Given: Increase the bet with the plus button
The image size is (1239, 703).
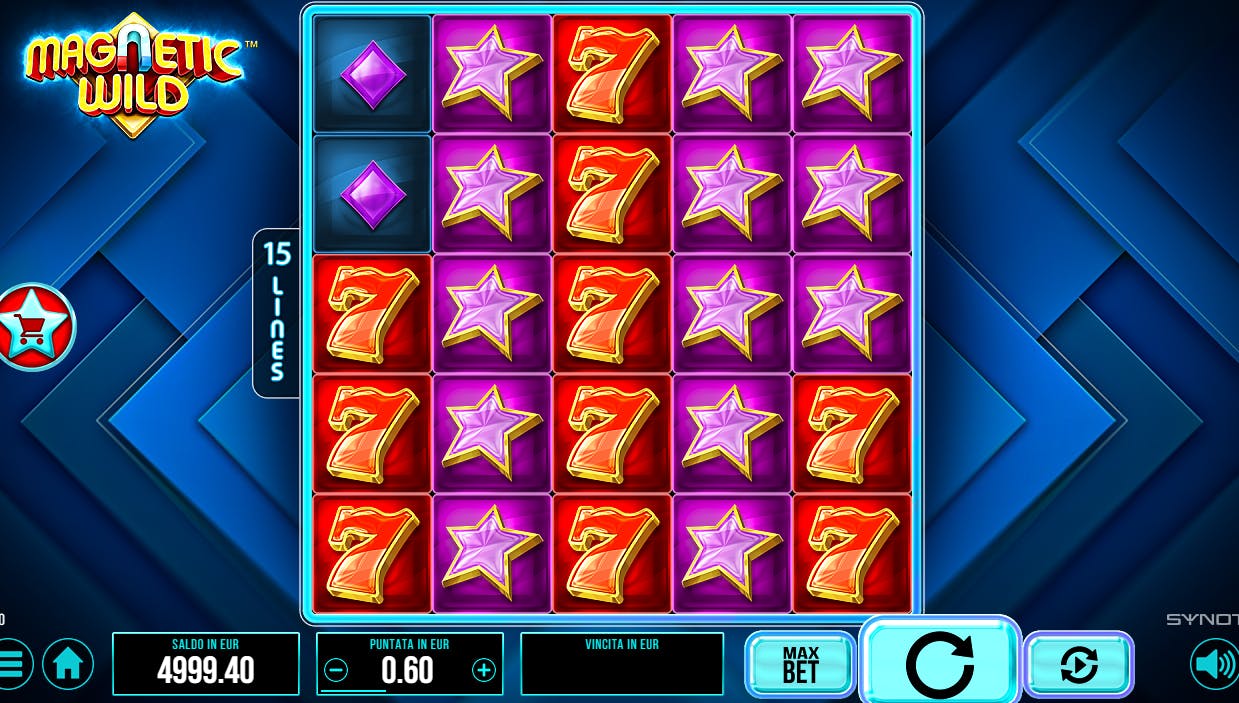Looking at the screenshot, I should coord(484,670).
